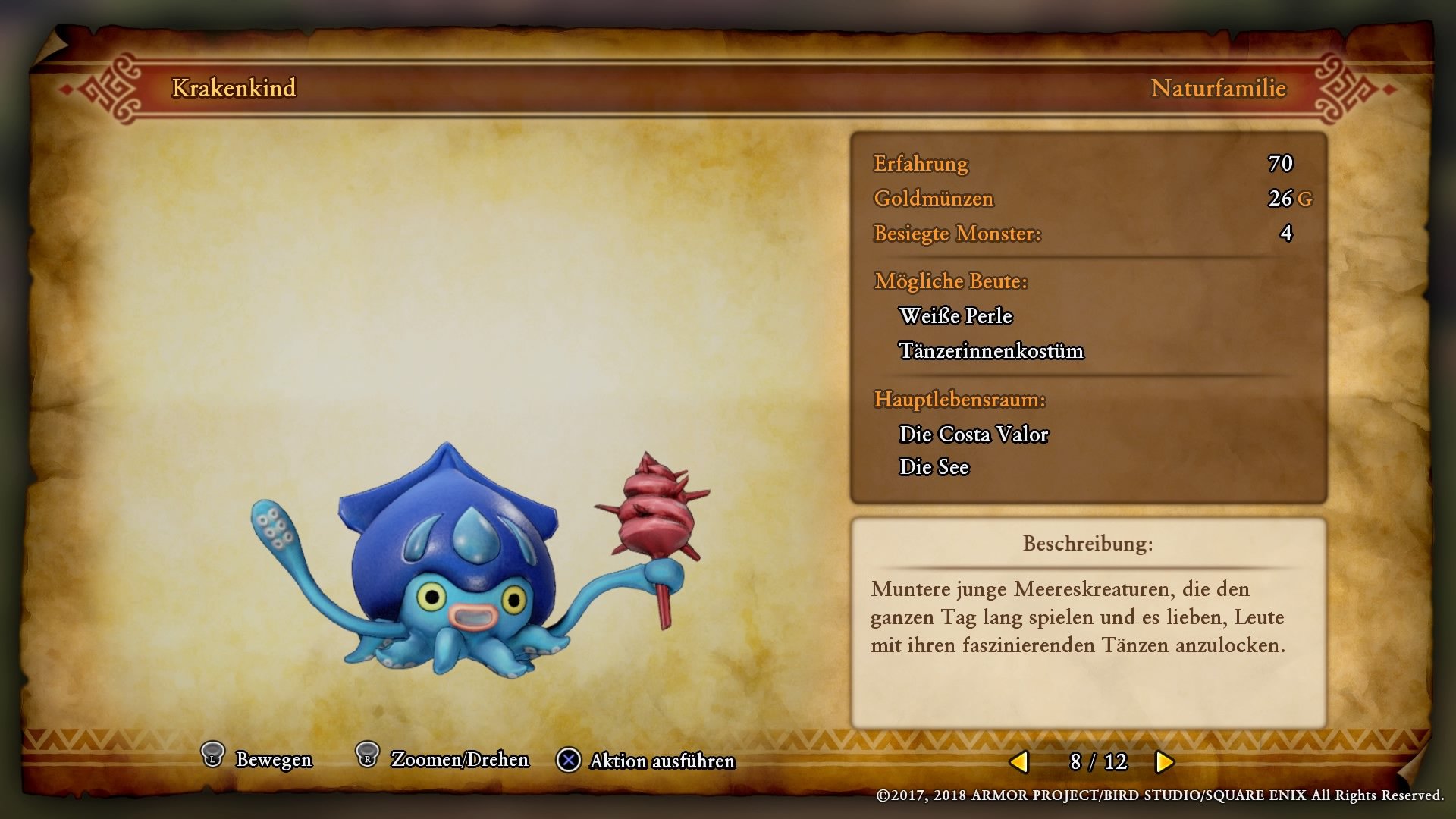1456x819 pixels.
Task: Expand the Mögliche Beute section
Action: tap(951, 281)
